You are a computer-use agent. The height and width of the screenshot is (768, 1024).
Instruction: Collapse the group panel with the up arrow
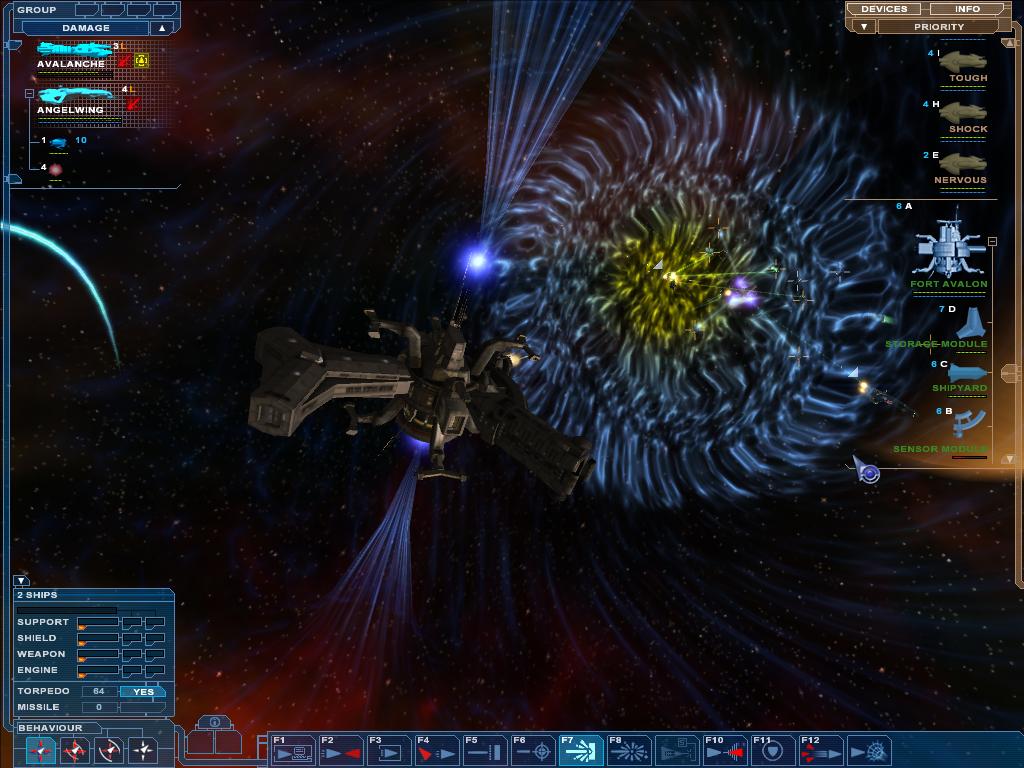[161, 28]
